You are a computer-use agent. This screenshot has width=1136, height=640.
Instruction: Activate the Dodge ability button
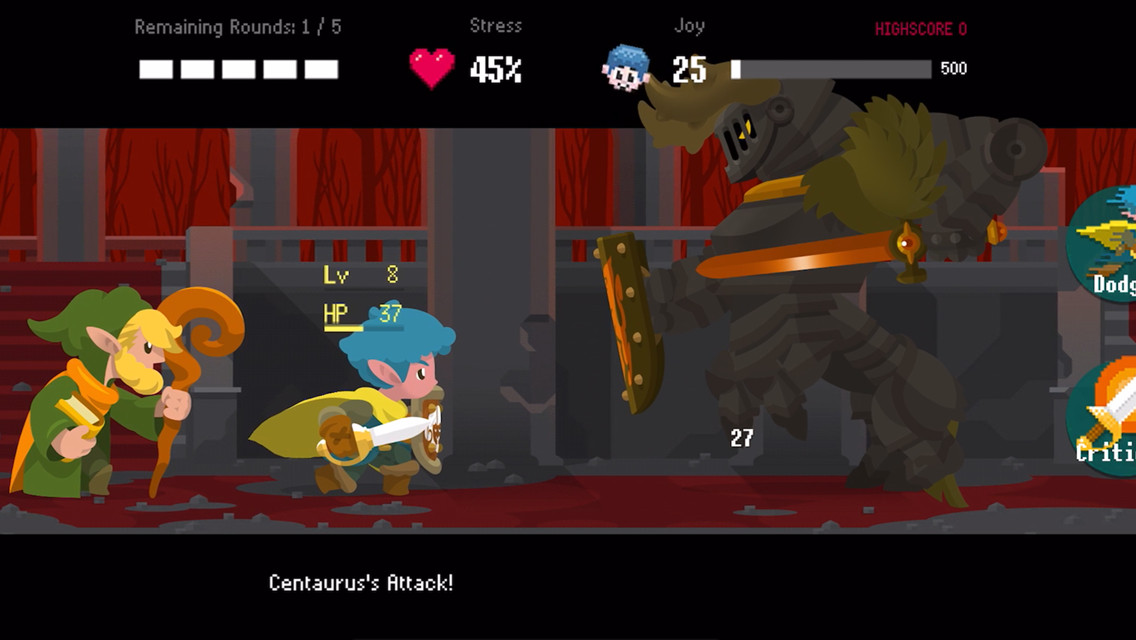click(1108, 245)
